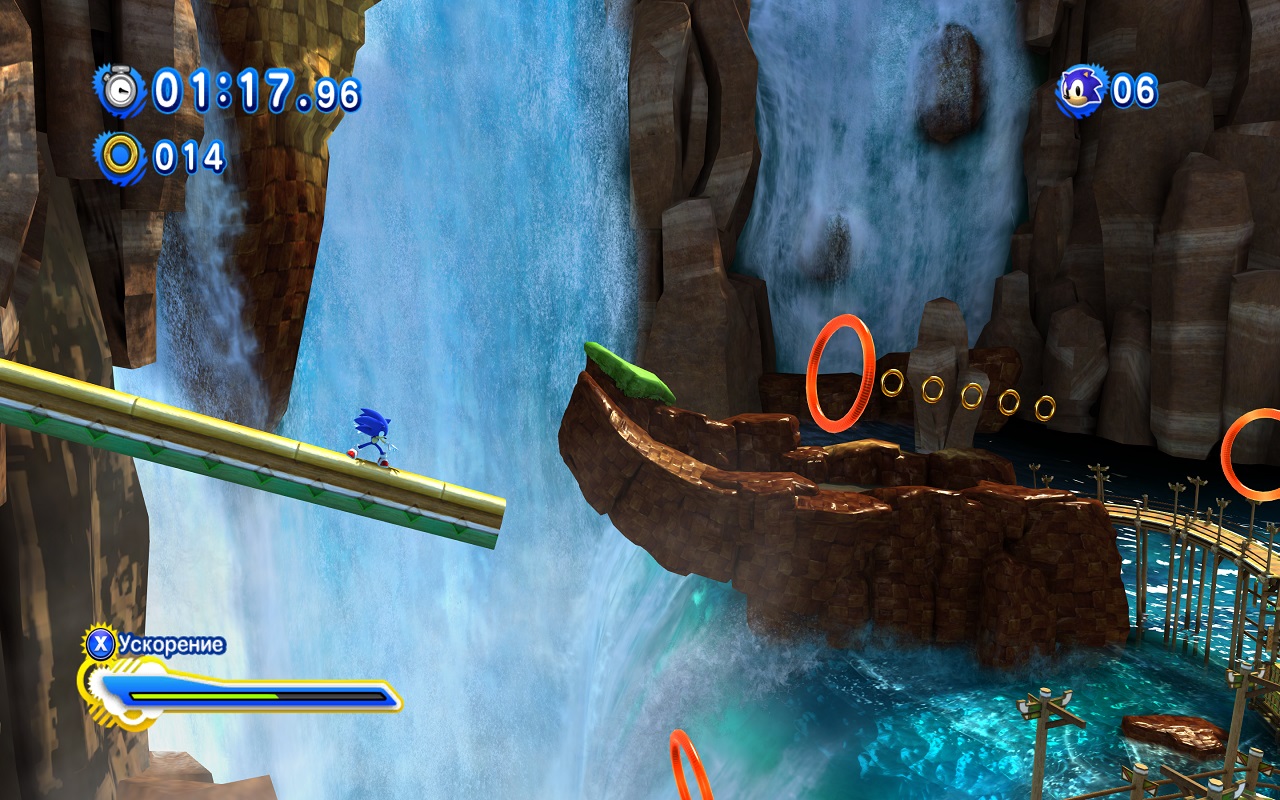The image size is (1280, 800).
Task: Click the Sonic head lives icon
Action: pyautogui.click(x=1081, y=91)
